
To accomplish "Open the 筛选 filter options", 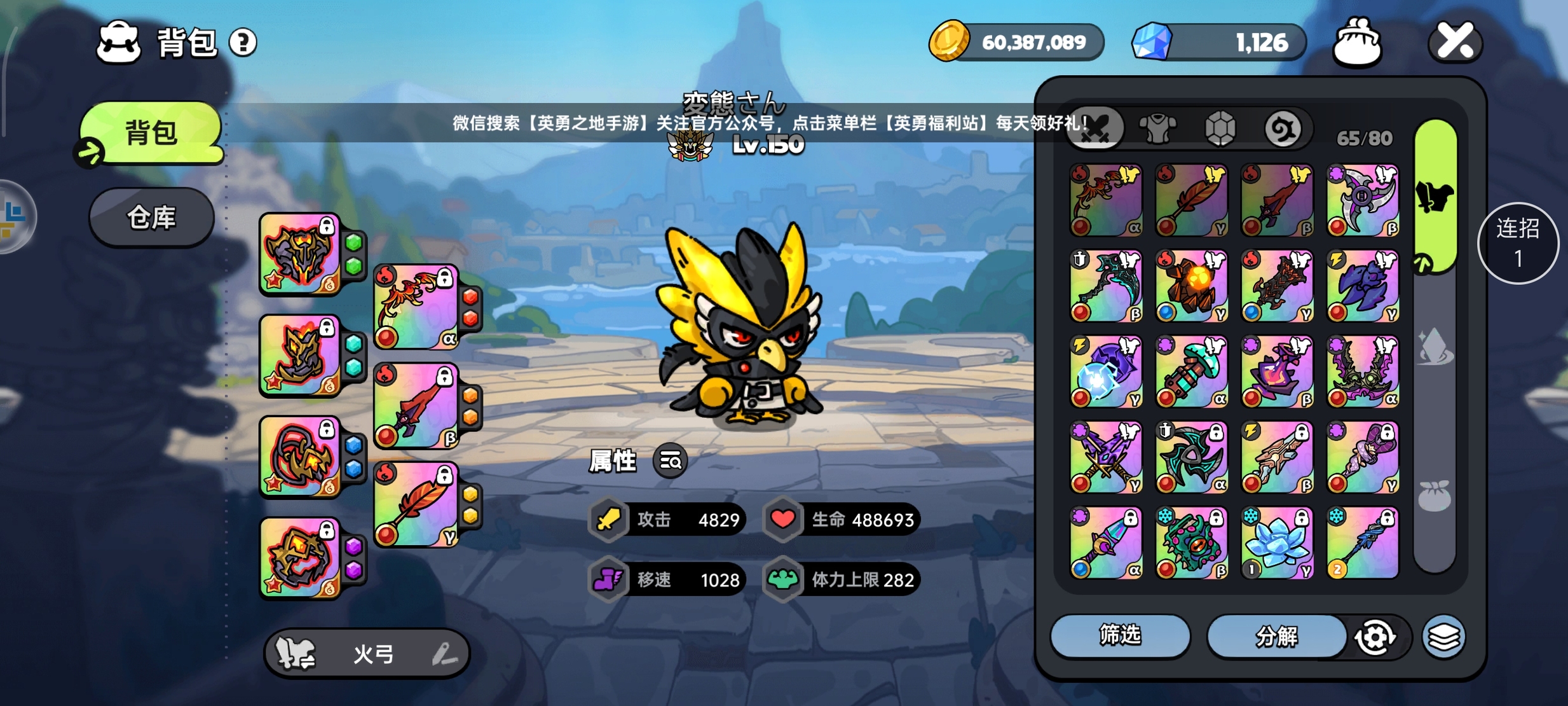I will click(x=1119, y=635).
